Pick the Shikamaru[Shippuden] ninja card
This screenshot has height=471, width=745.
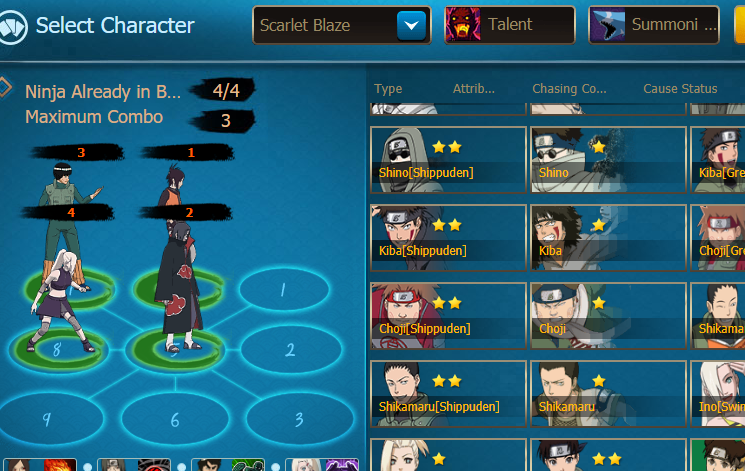click(x=448, y=393)
